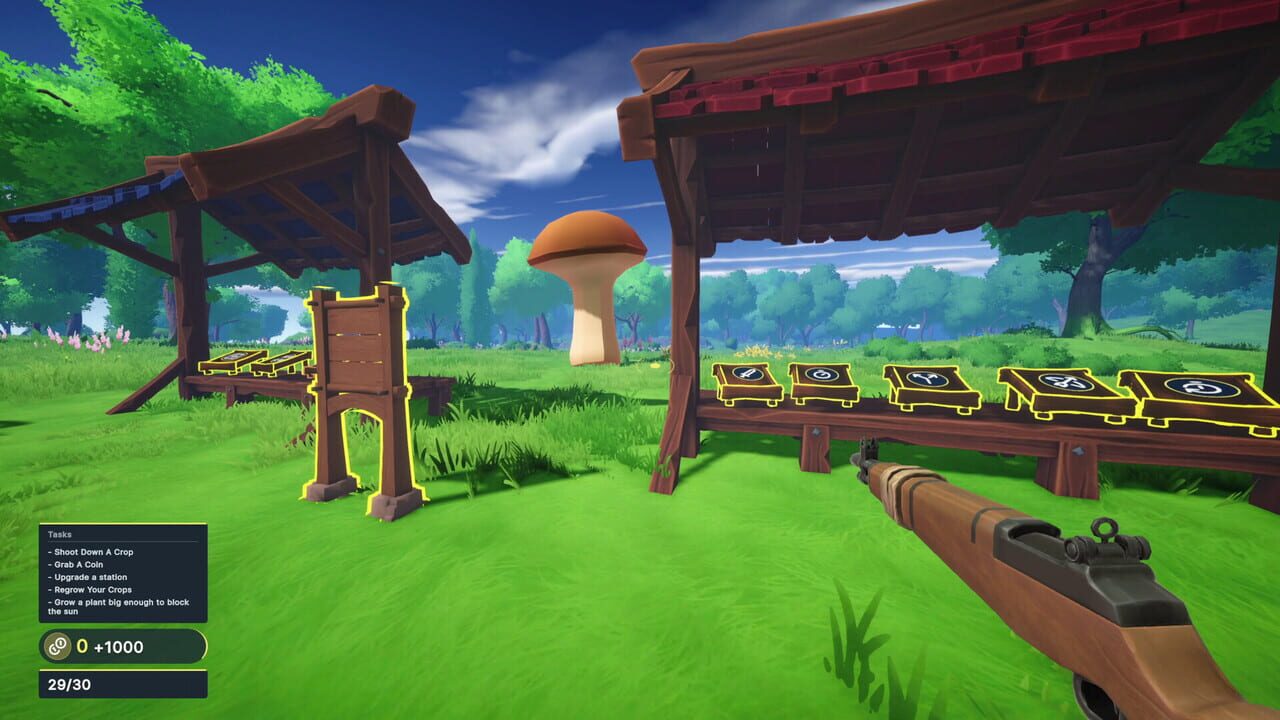
Task: Click the task about blocking the sun
Action: point(115,604)
